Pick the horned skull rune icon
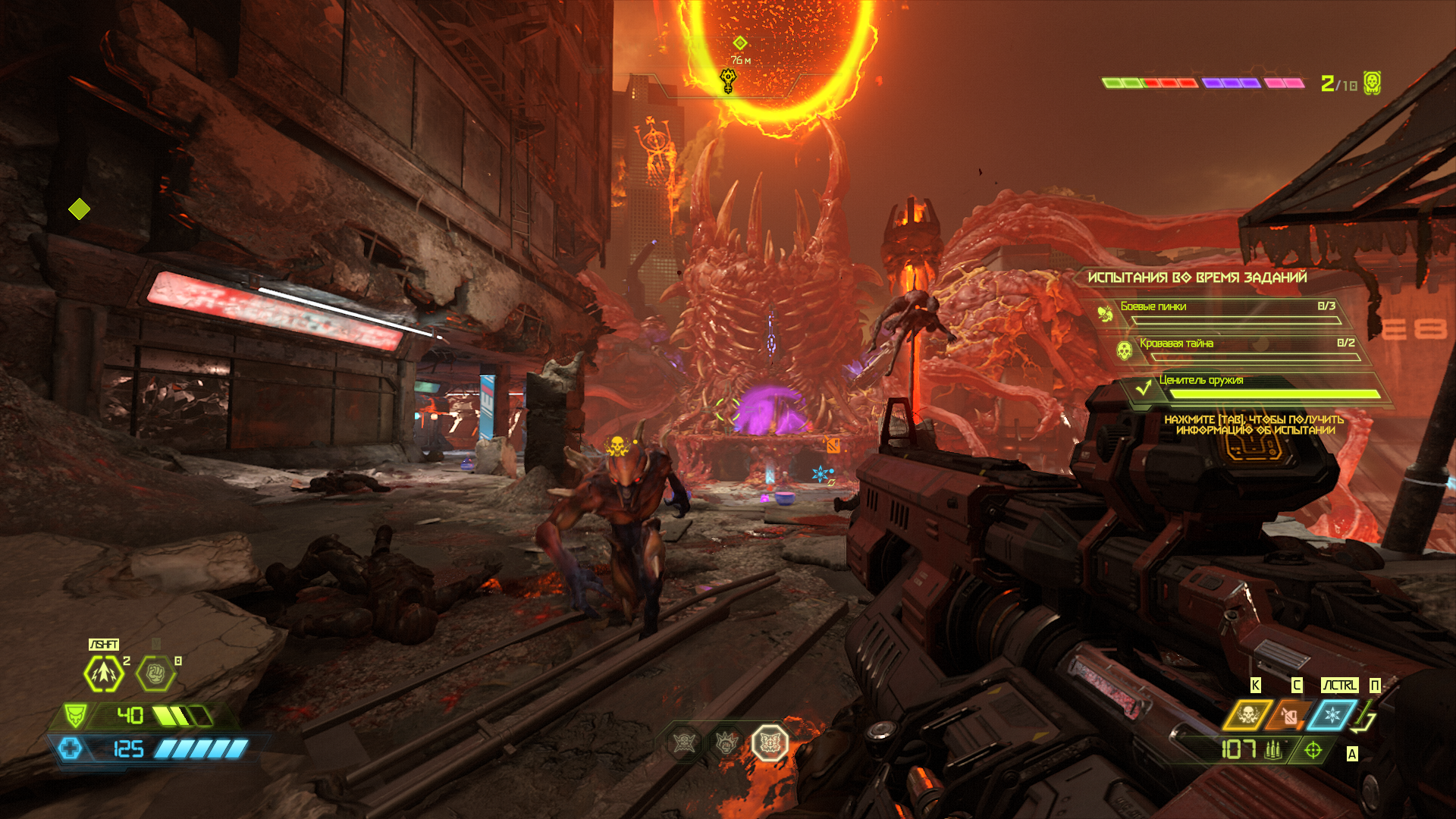The width and height of the screenshot is (1456, 819). pos(684,743)
